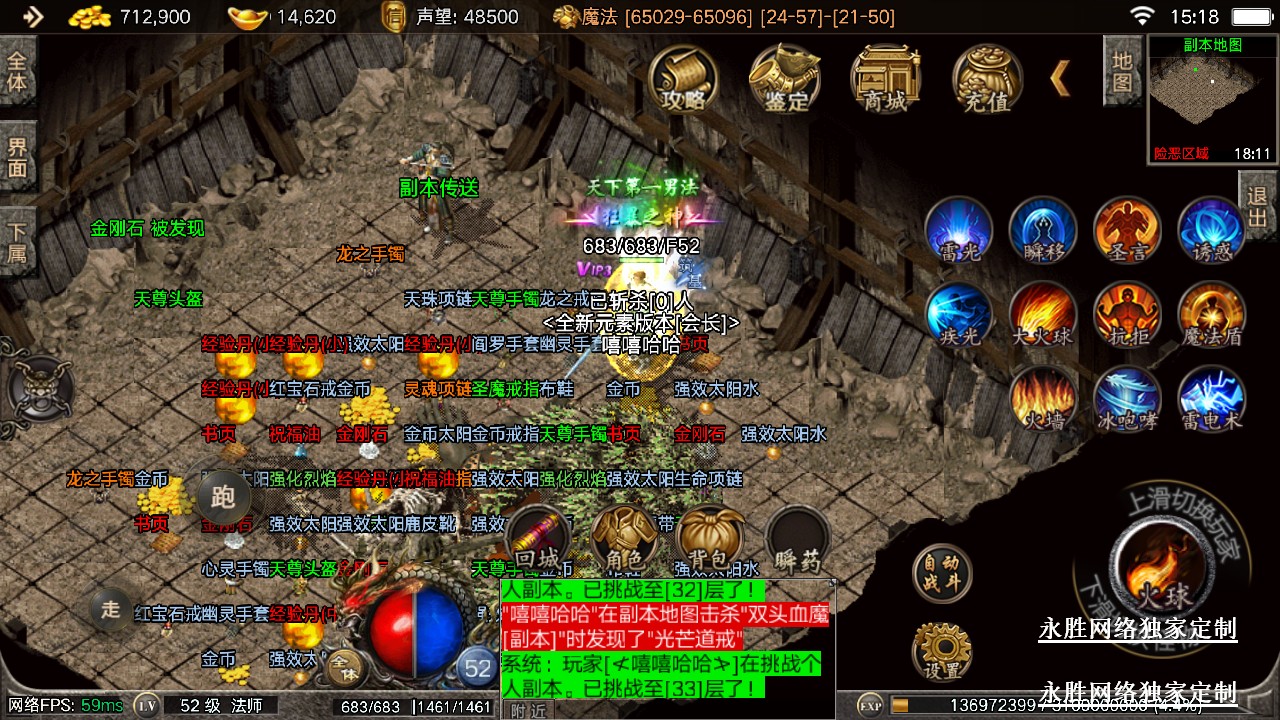Use the 瞬移 teleport skill

point(1043,230)
